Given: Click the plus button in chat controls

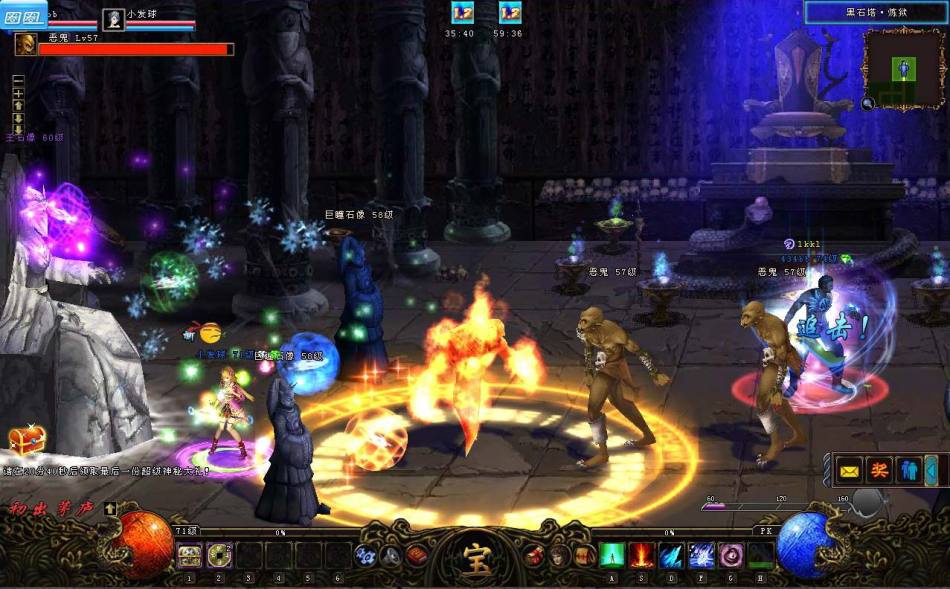Looking at the screenshot, I should (x=18, y=92).
